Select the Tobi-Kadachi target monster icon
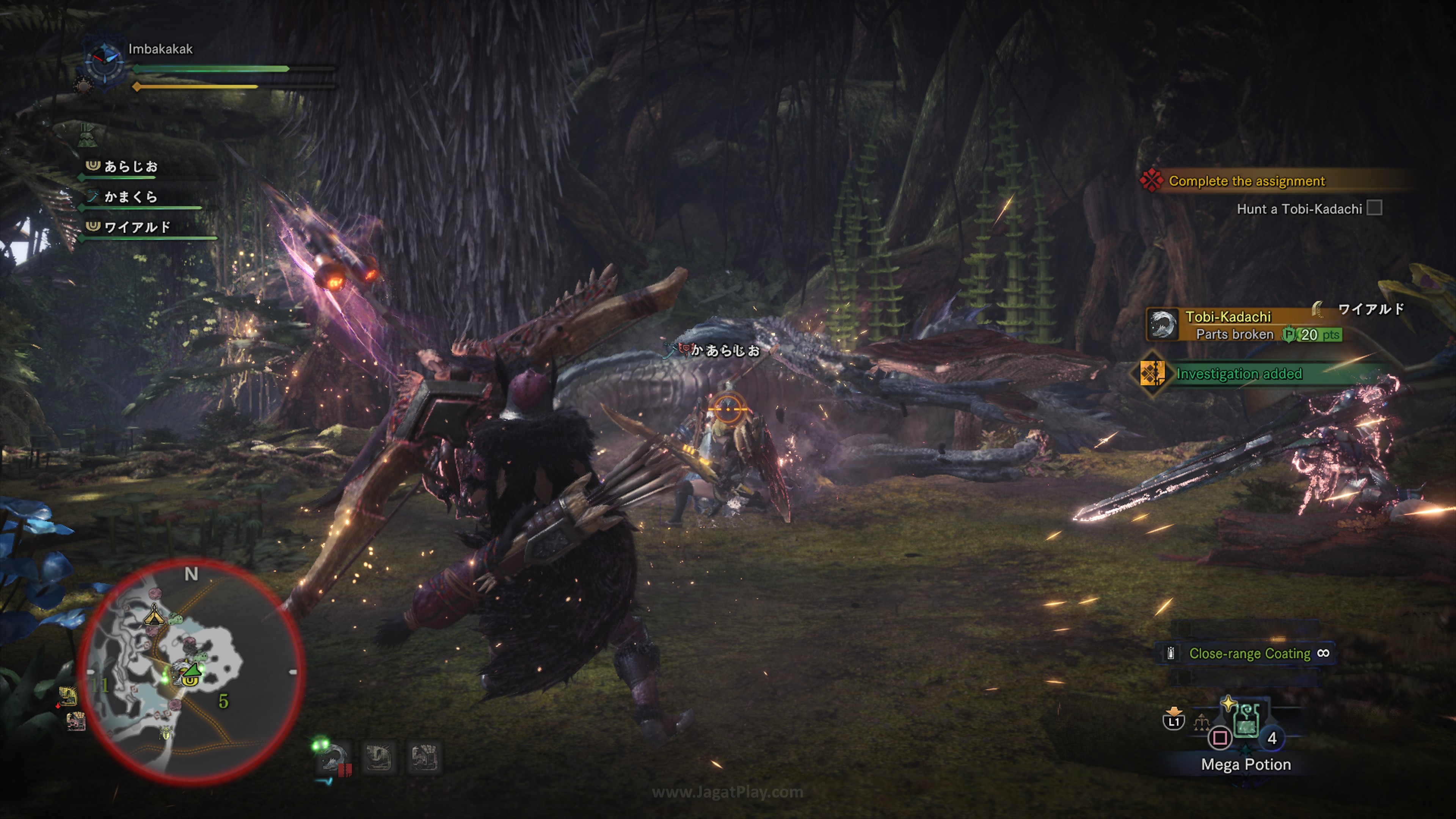 1163,325
